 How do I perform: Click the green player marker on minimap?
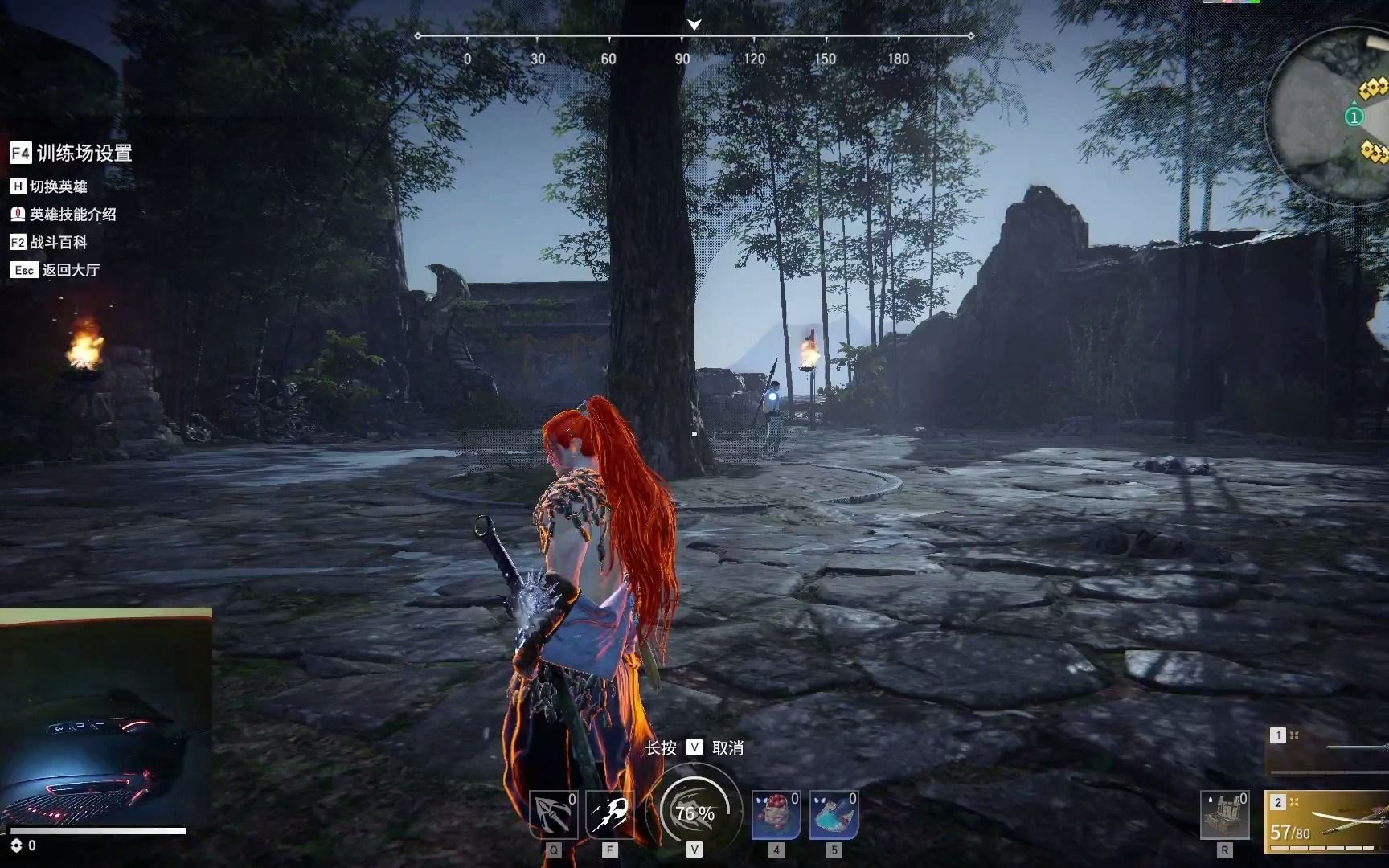pyautogui.click(x=1354, y=117)
